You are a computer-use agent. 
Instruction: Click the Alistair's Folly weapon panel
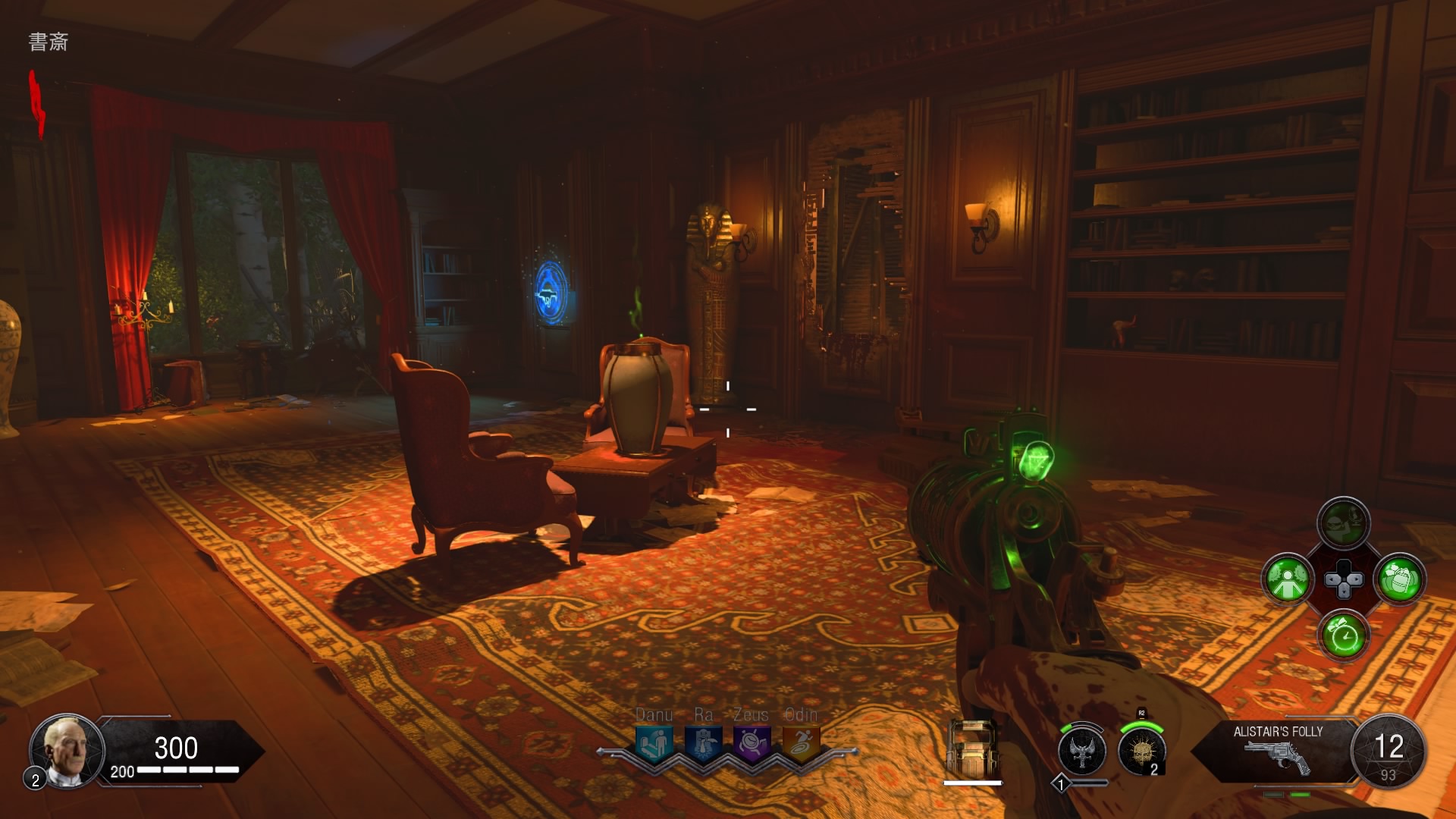1277,749
